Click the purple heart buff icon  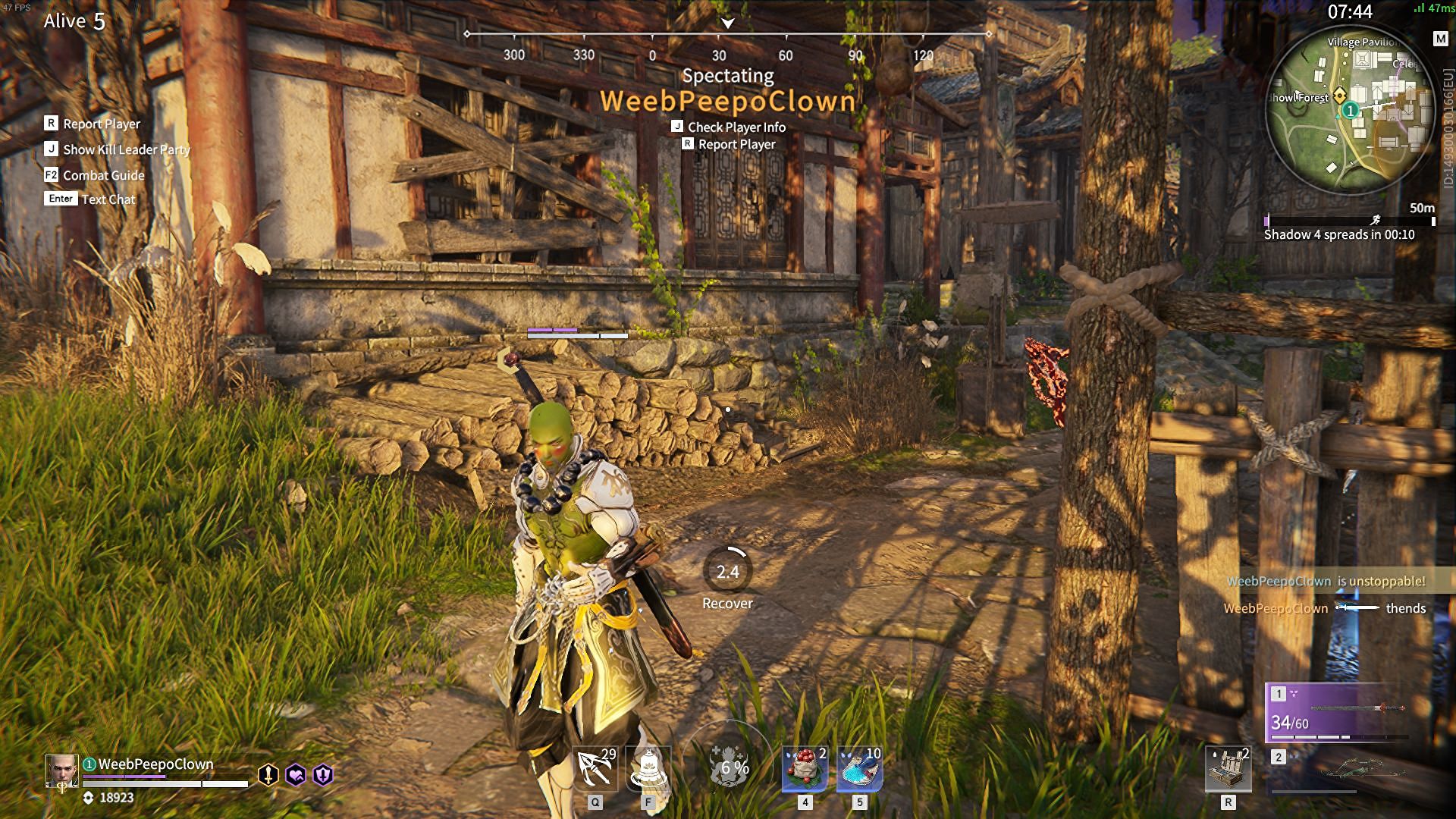tap(296, 774)
